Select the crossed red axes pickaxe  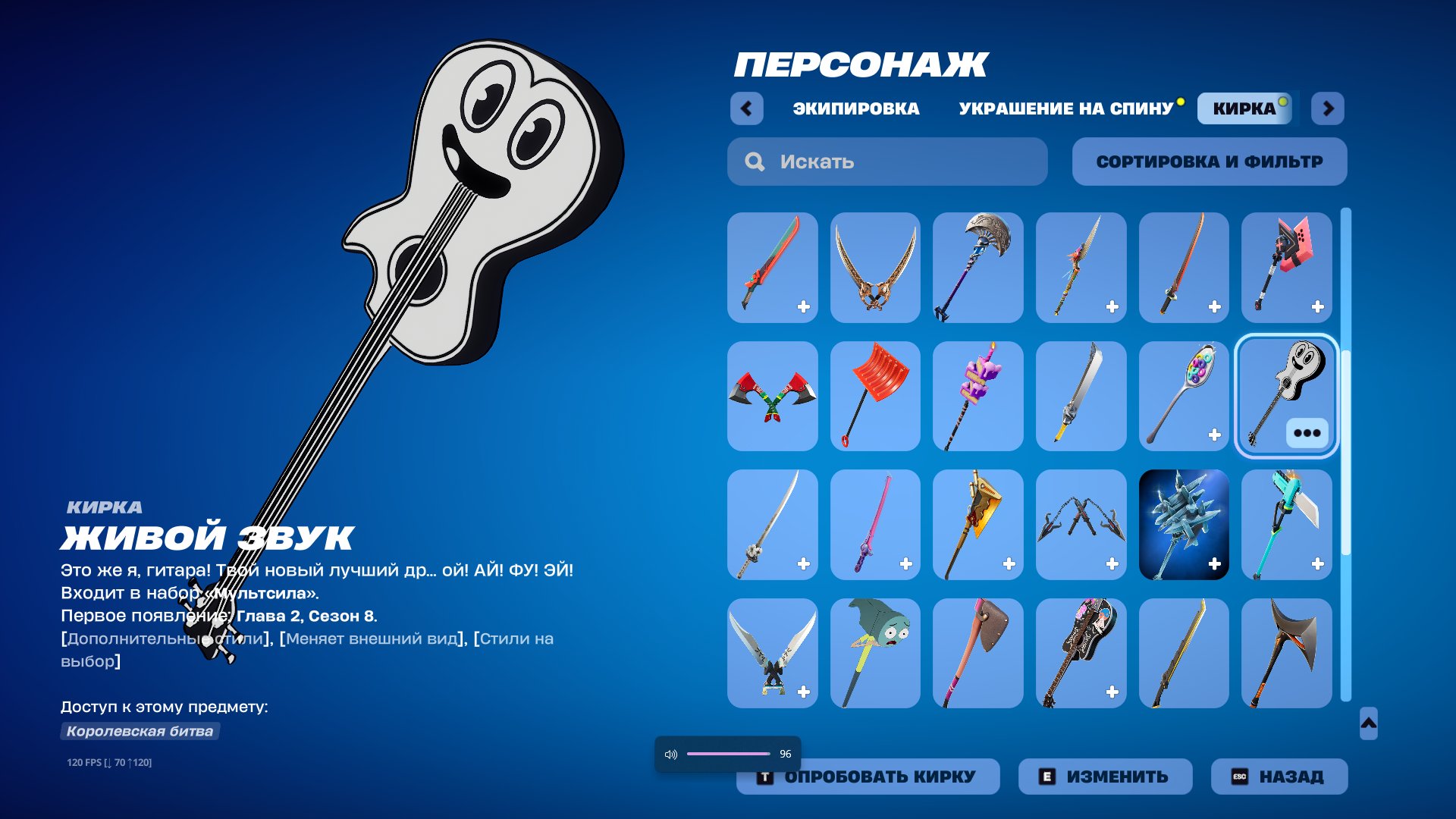pos(770,395)
